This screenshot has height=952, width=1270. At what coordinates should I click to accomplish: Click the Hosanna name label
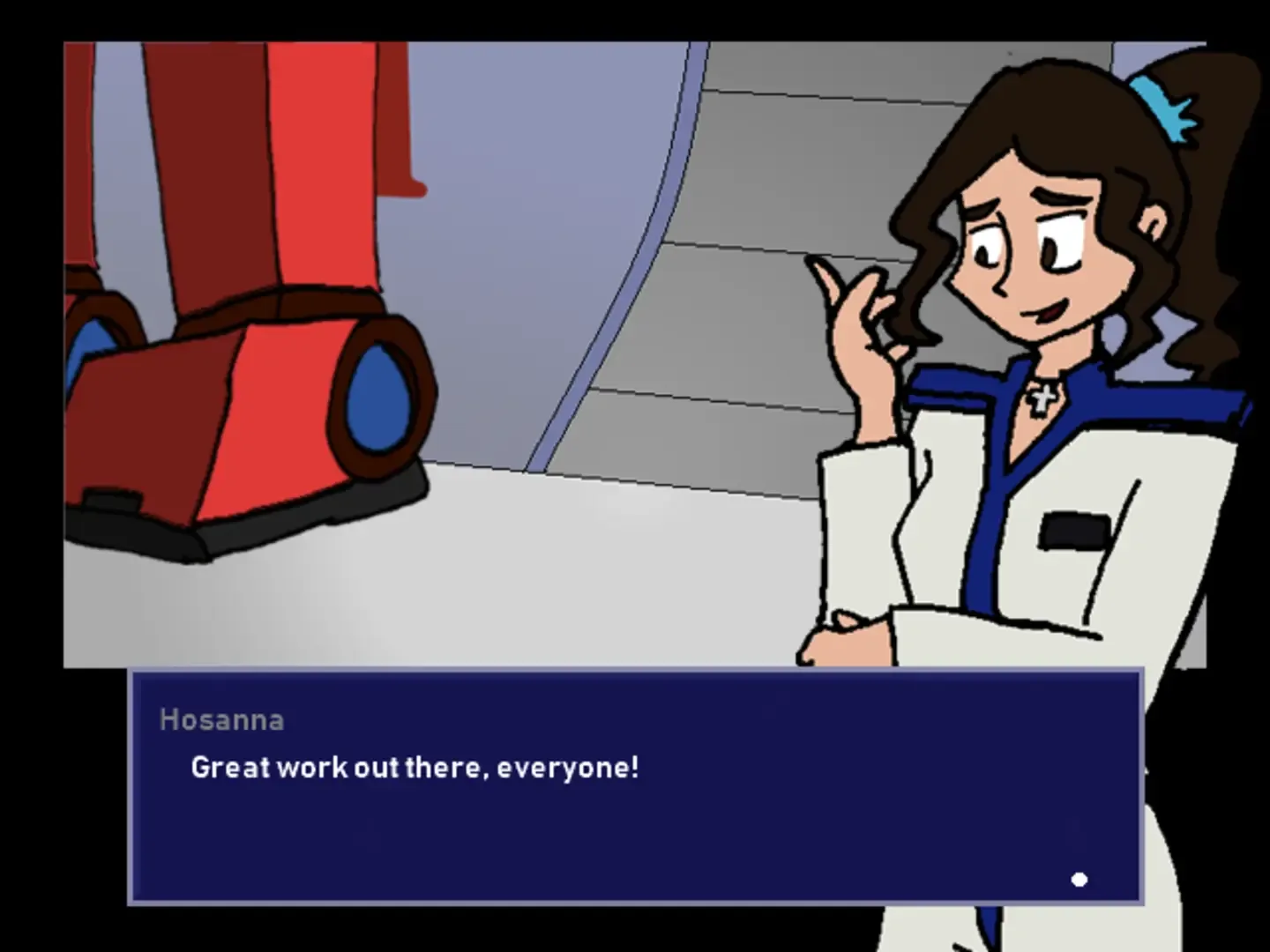(221, 719)
